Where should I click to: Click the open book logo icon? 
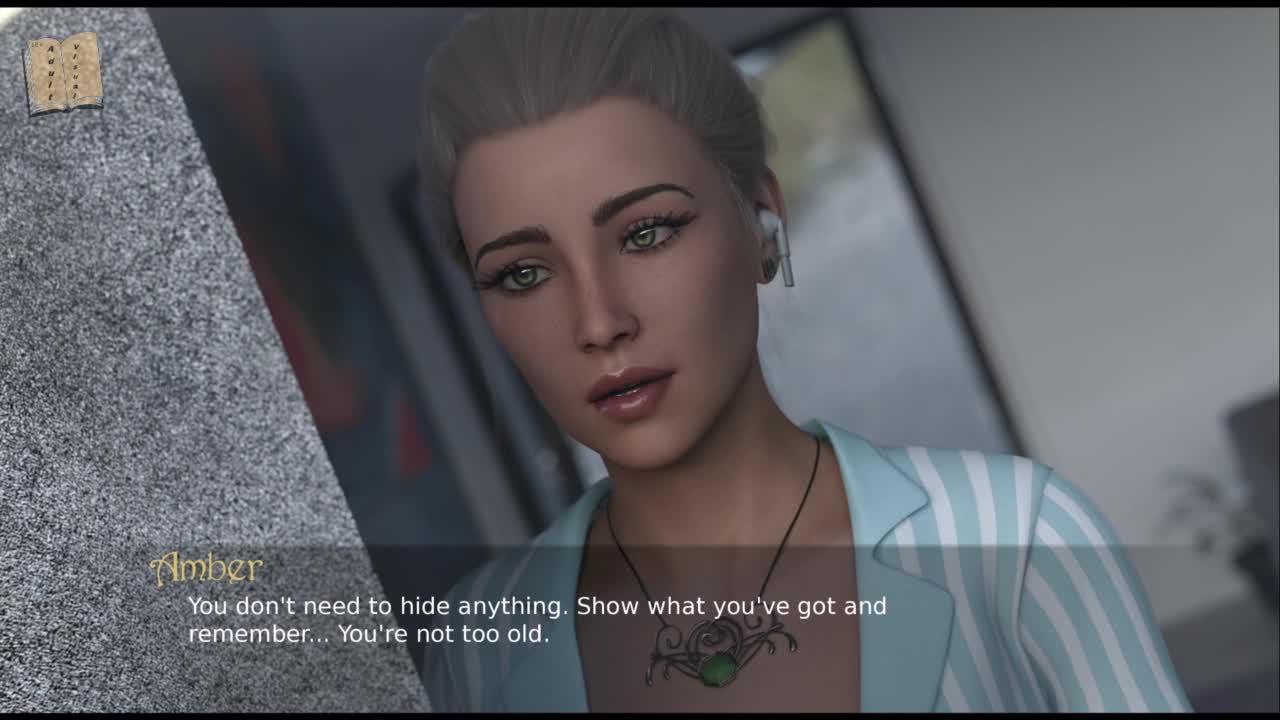(64, 73)
